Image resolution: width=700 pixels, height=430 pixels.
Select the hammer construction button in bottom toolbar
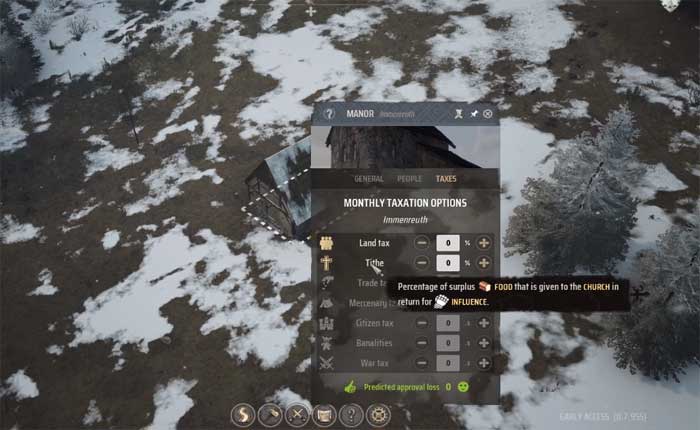tap(269, 414)
